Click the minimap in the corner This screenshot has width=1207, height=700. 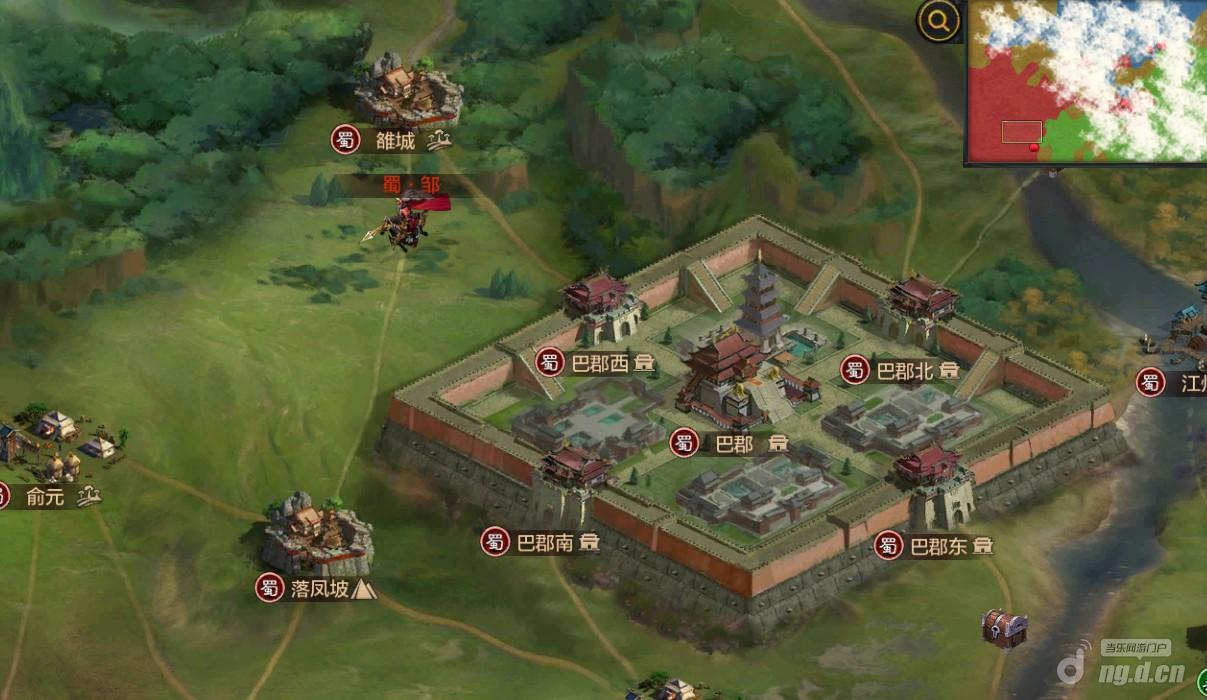click(x=1086, y=80)
